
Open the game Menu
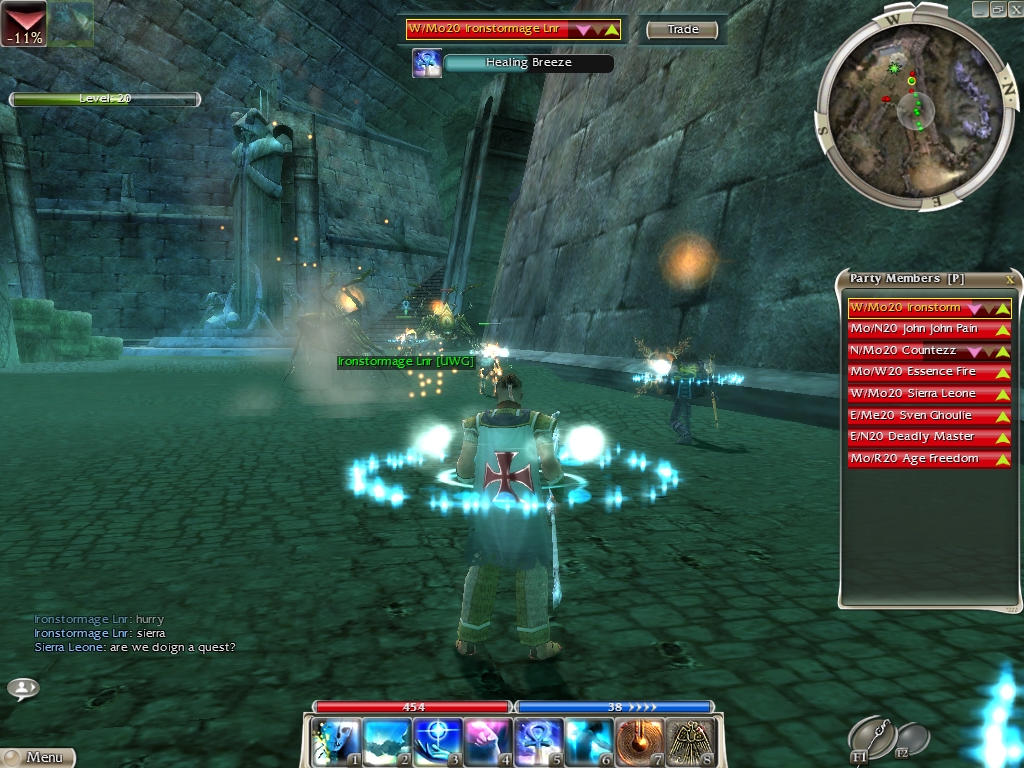coord(38,757)
